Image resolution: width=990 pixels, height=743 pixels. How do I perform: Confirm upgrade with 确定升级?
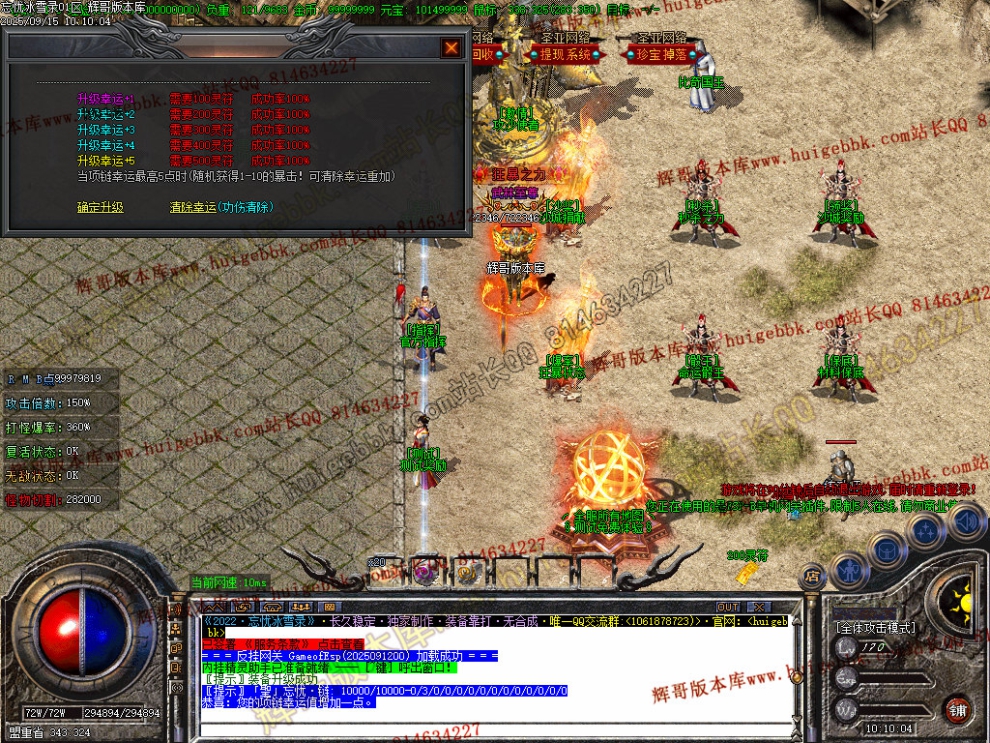(100, 208)
